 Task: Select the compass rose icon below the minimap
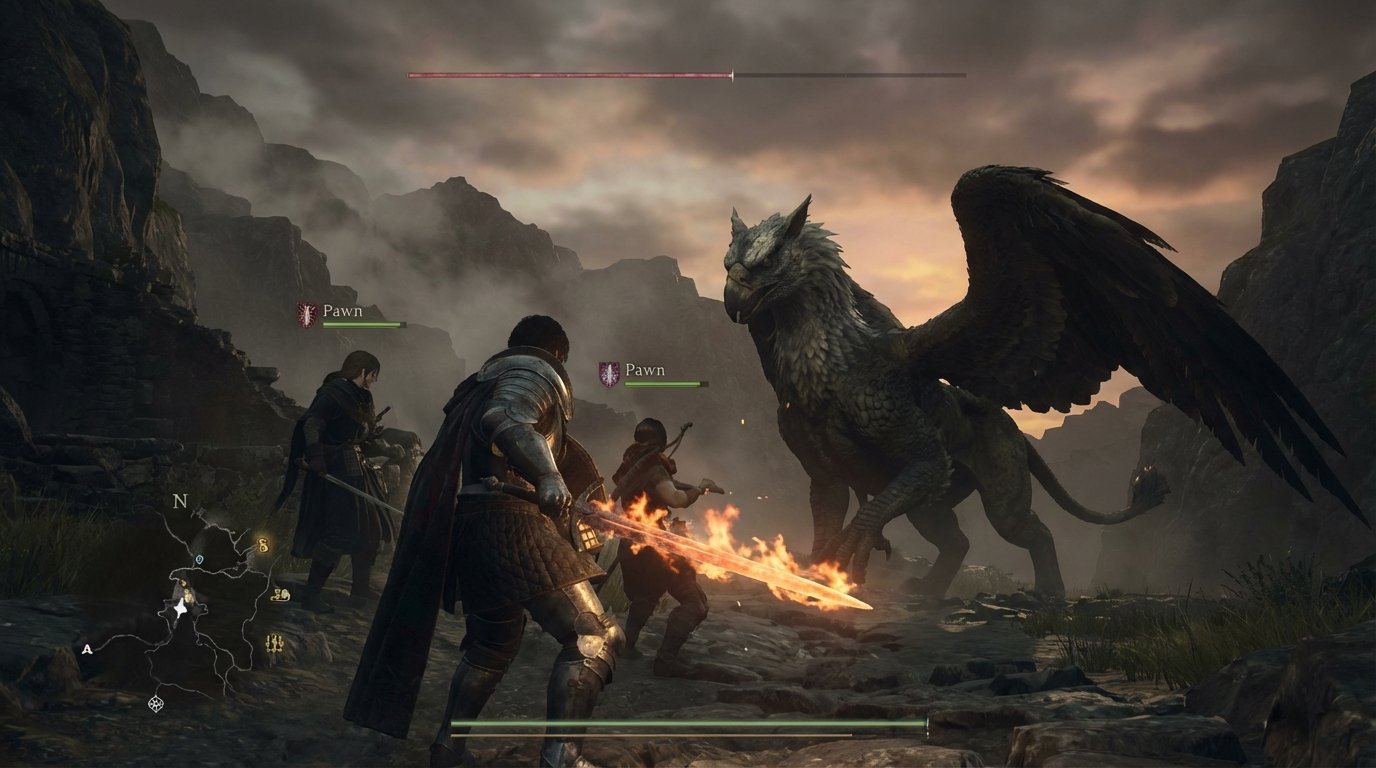[156, 704]
